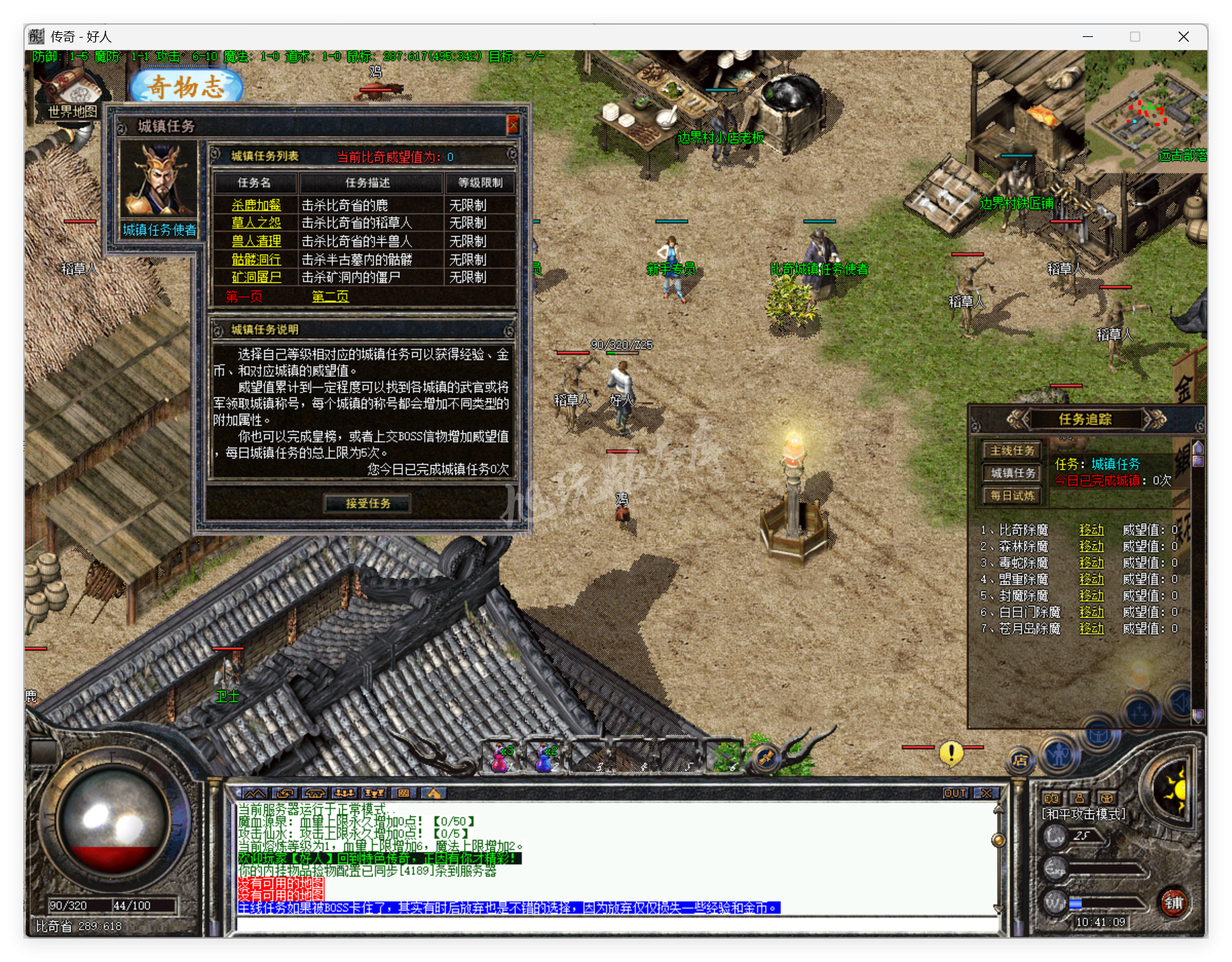Toggle the trade coins icon above 和平攻击模式
Image resolution: width=1232 pixels, height=962 pixels.
coord(1052,799)
